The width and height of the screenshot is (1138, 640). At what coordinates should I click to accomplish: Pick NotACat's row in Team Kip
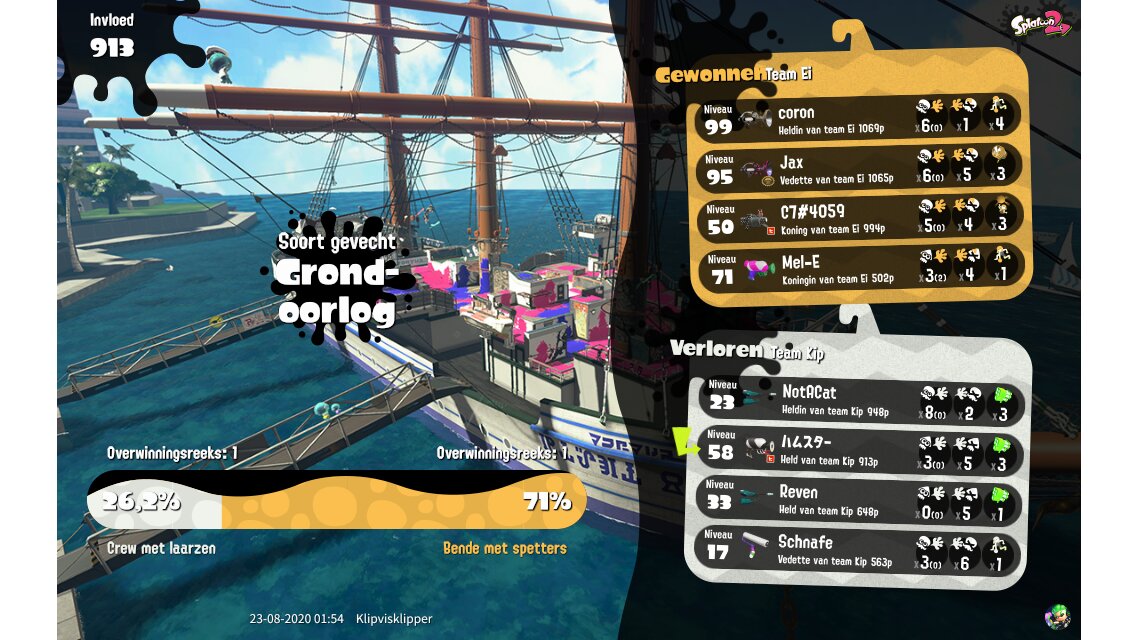(x=860, y=398)
